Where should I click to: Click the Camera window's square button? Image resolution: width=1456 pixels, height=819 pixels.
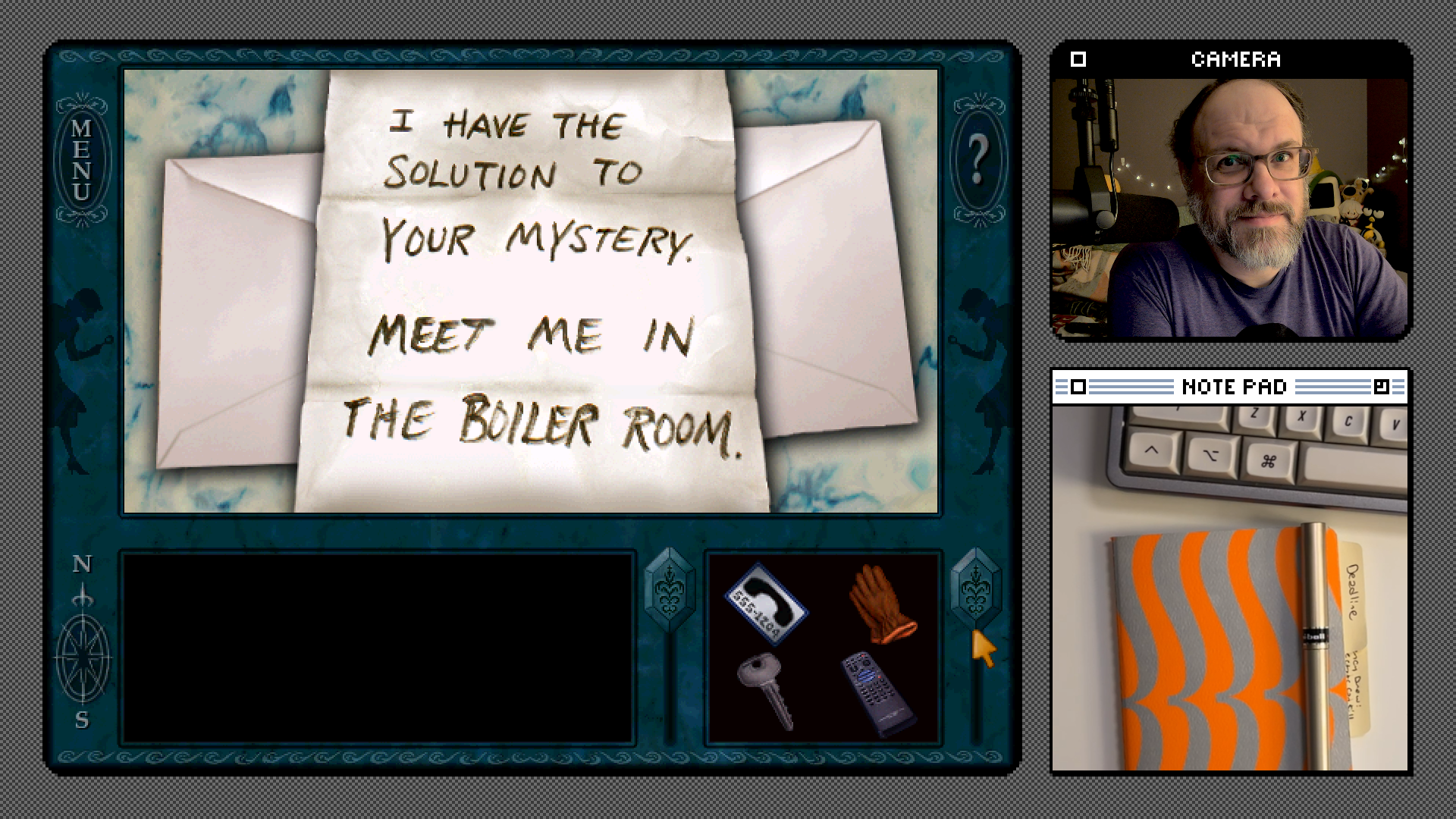1078,59
